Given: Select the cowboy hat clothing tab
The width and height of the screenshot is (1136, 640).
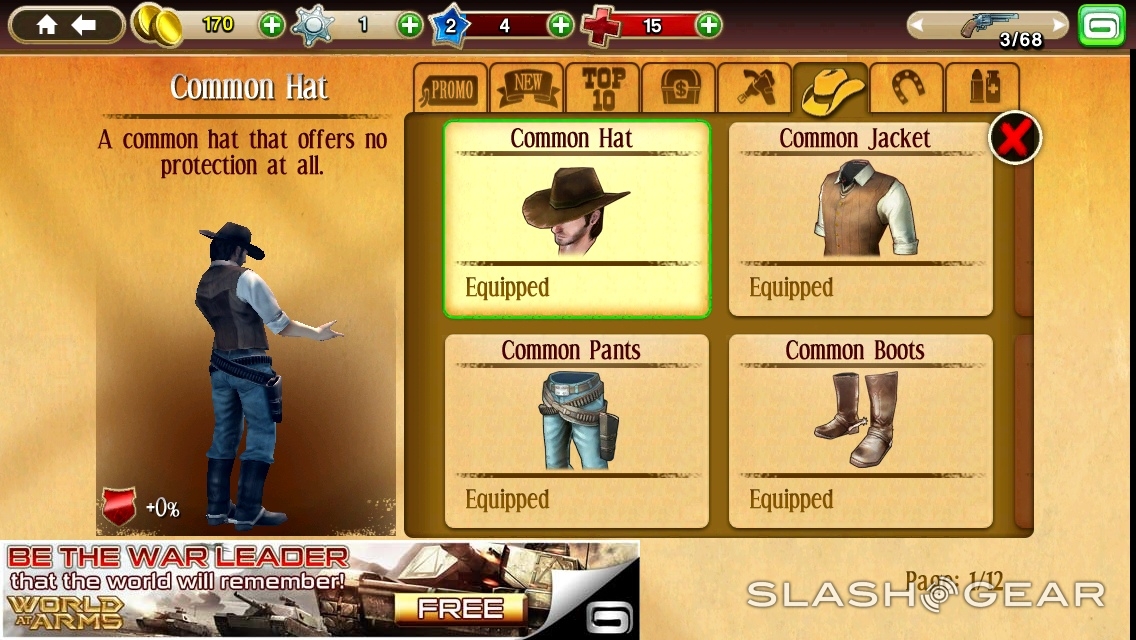Looking at the screenshot, I should click(832, 90).
